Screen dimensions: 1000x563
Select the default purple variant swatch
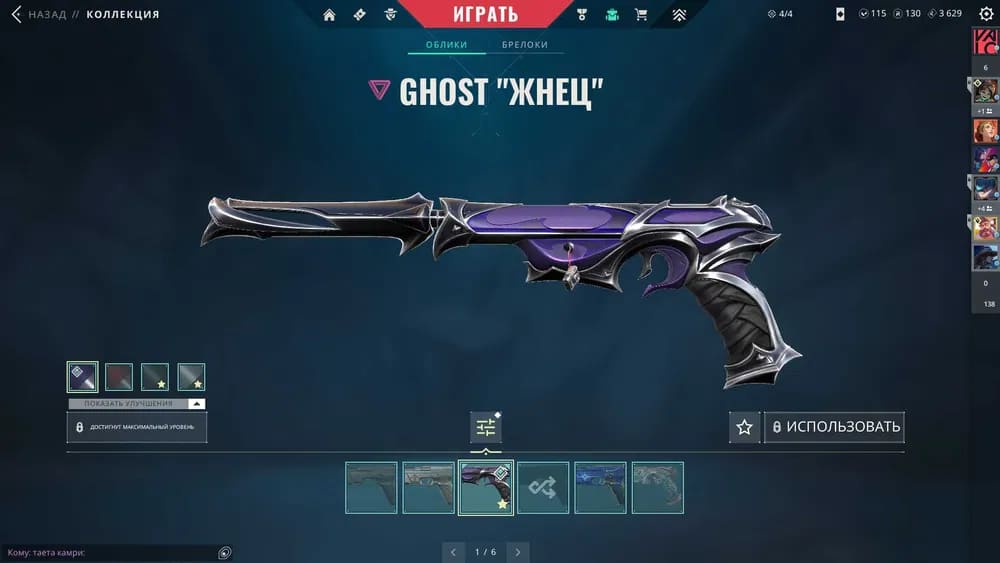tap(82, 377)
